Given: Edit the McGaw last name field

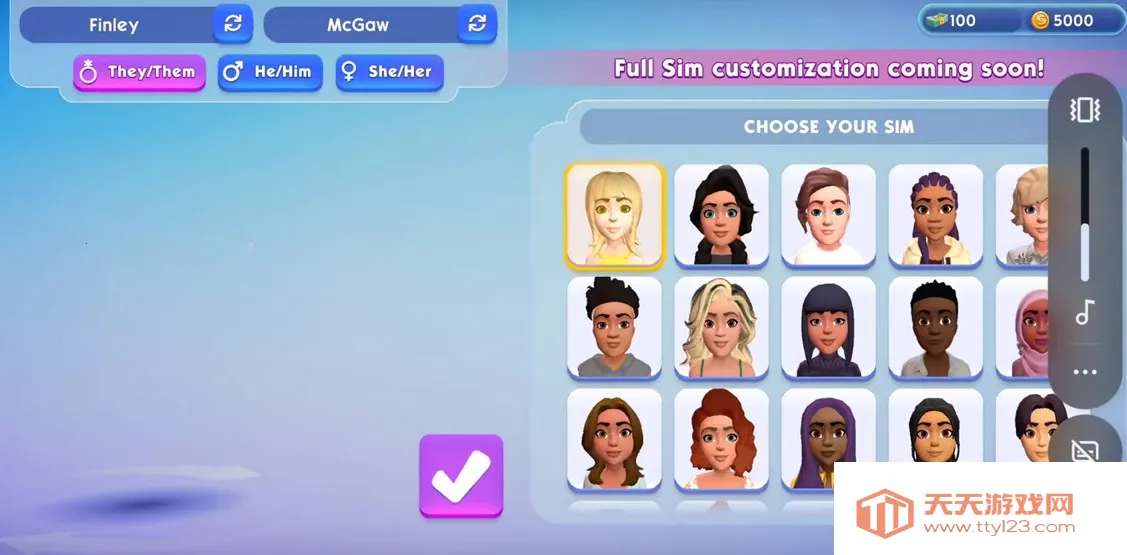Looking at the screenshot, I should coord(359,25).
